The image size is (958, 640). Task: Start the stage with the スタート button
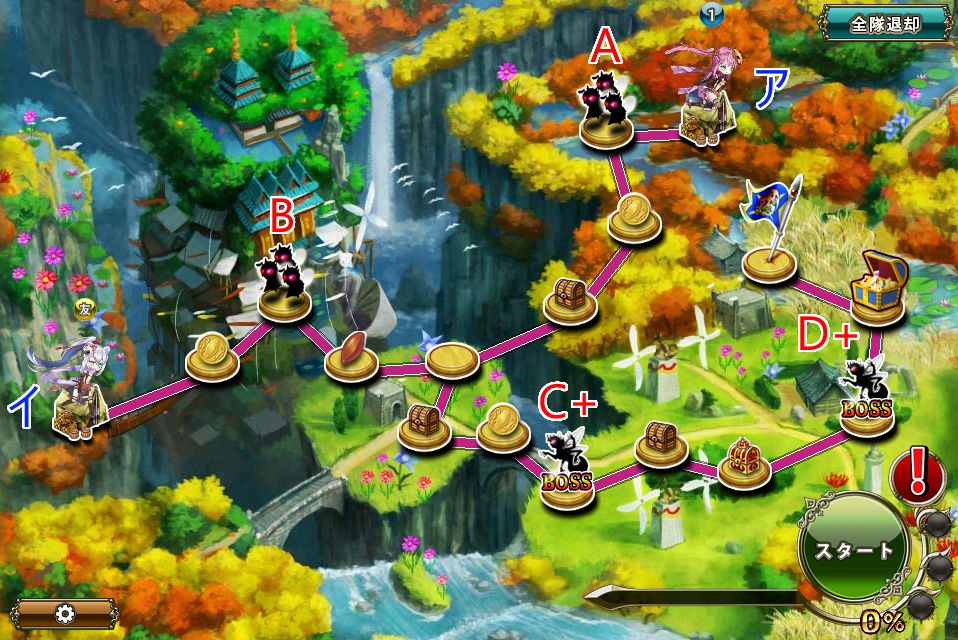coord(853,549)
